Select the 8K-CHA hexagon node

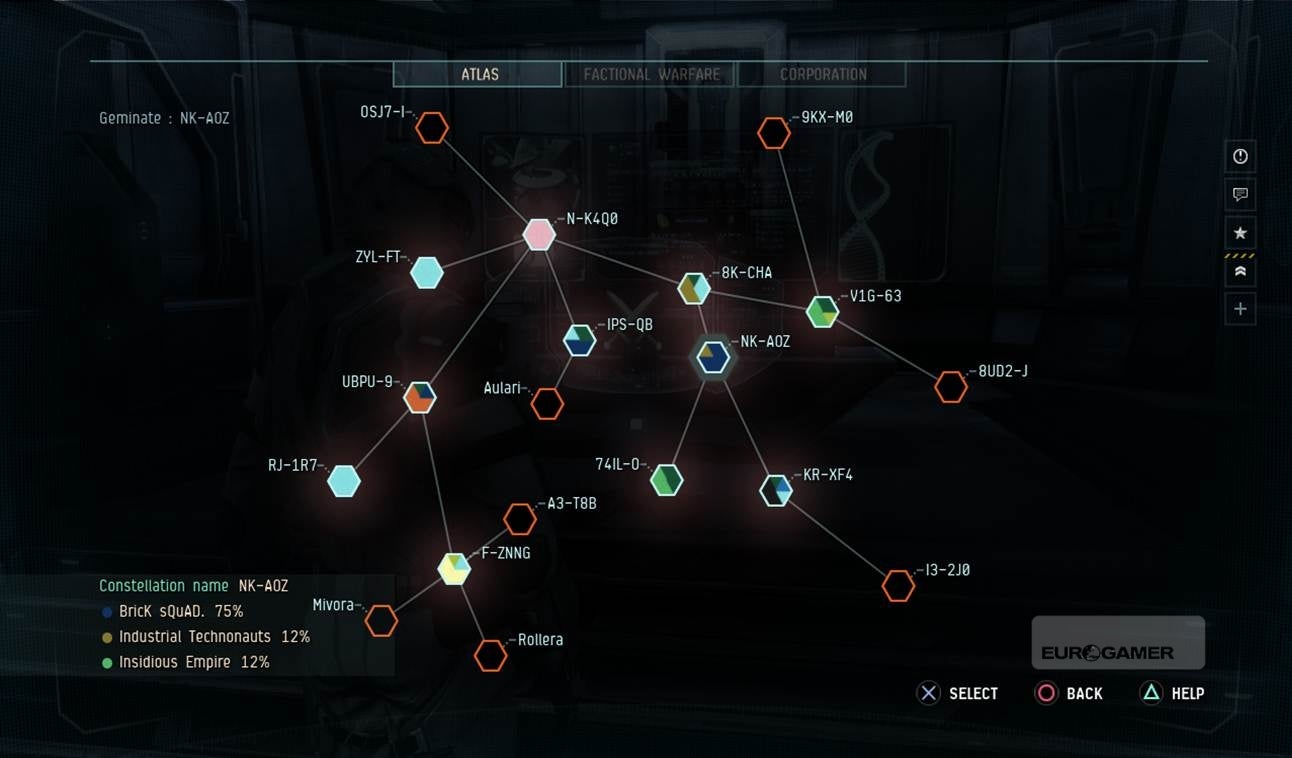[694, 289]
